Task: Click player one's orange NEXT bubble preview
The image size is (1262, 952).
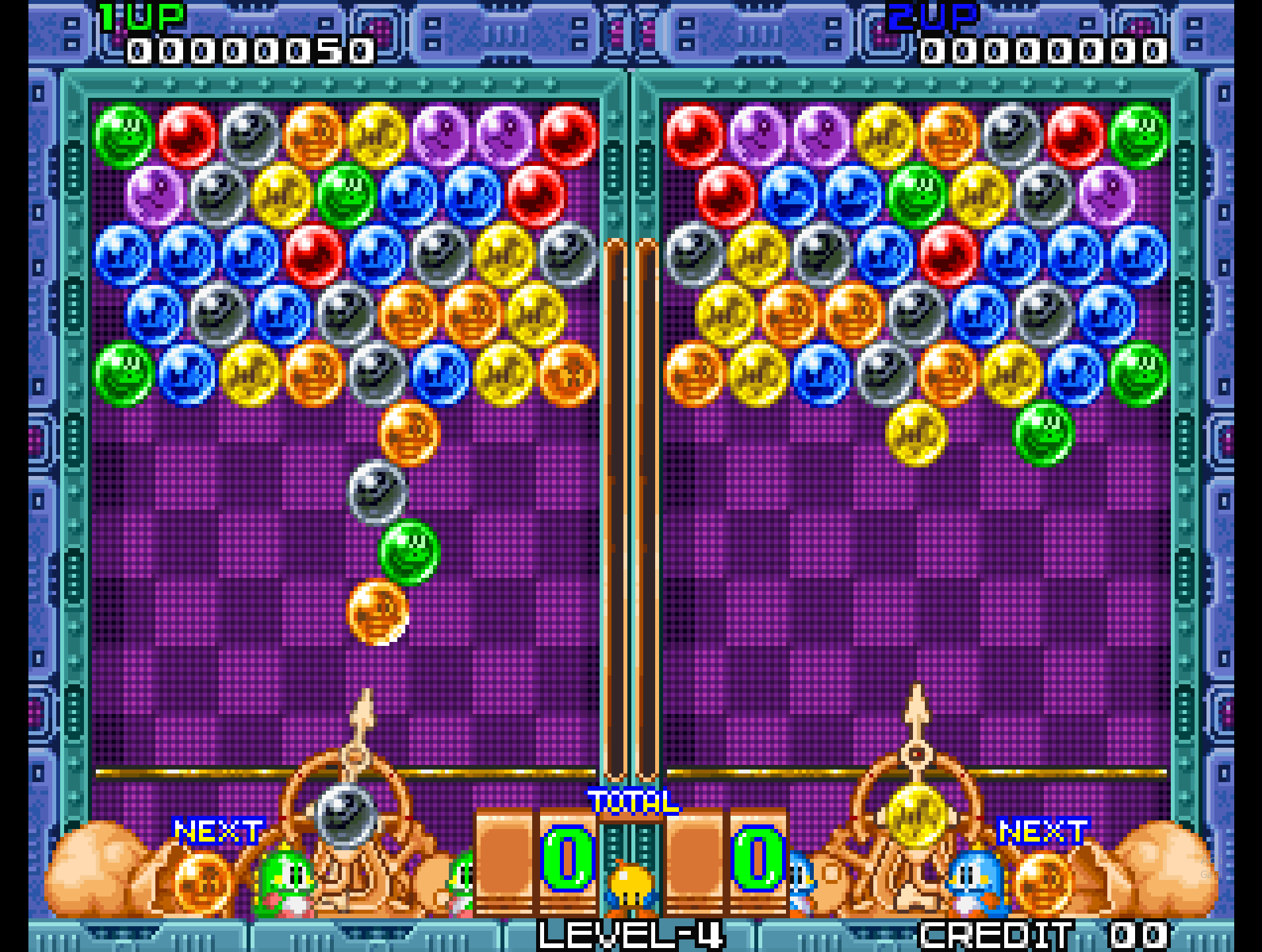Action: (203, 881)
